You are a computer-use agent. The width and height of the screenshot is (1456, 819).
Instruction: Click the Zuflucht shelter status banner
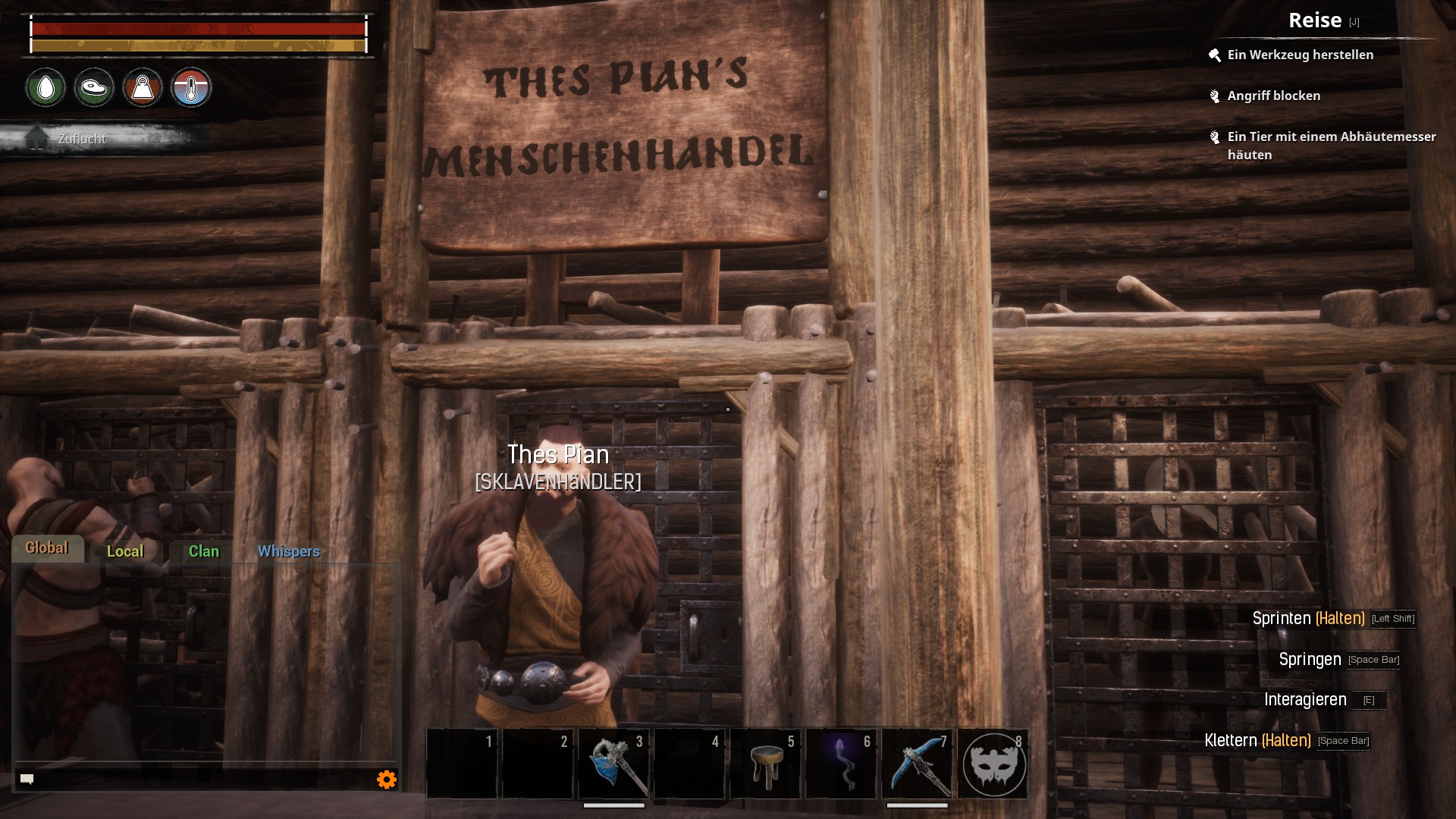[82, 139]
